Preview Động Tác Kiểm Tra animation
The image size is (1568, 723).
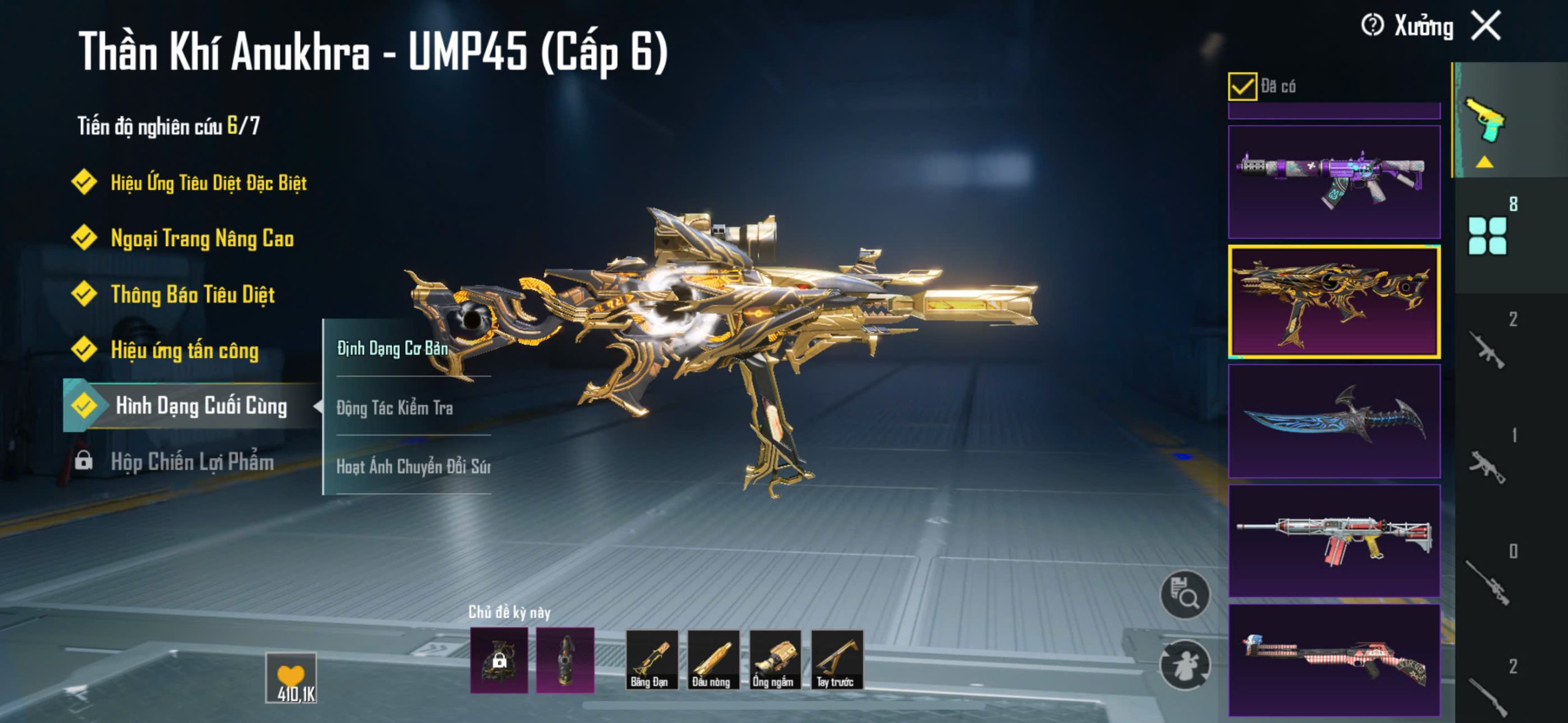click(395, 408)
